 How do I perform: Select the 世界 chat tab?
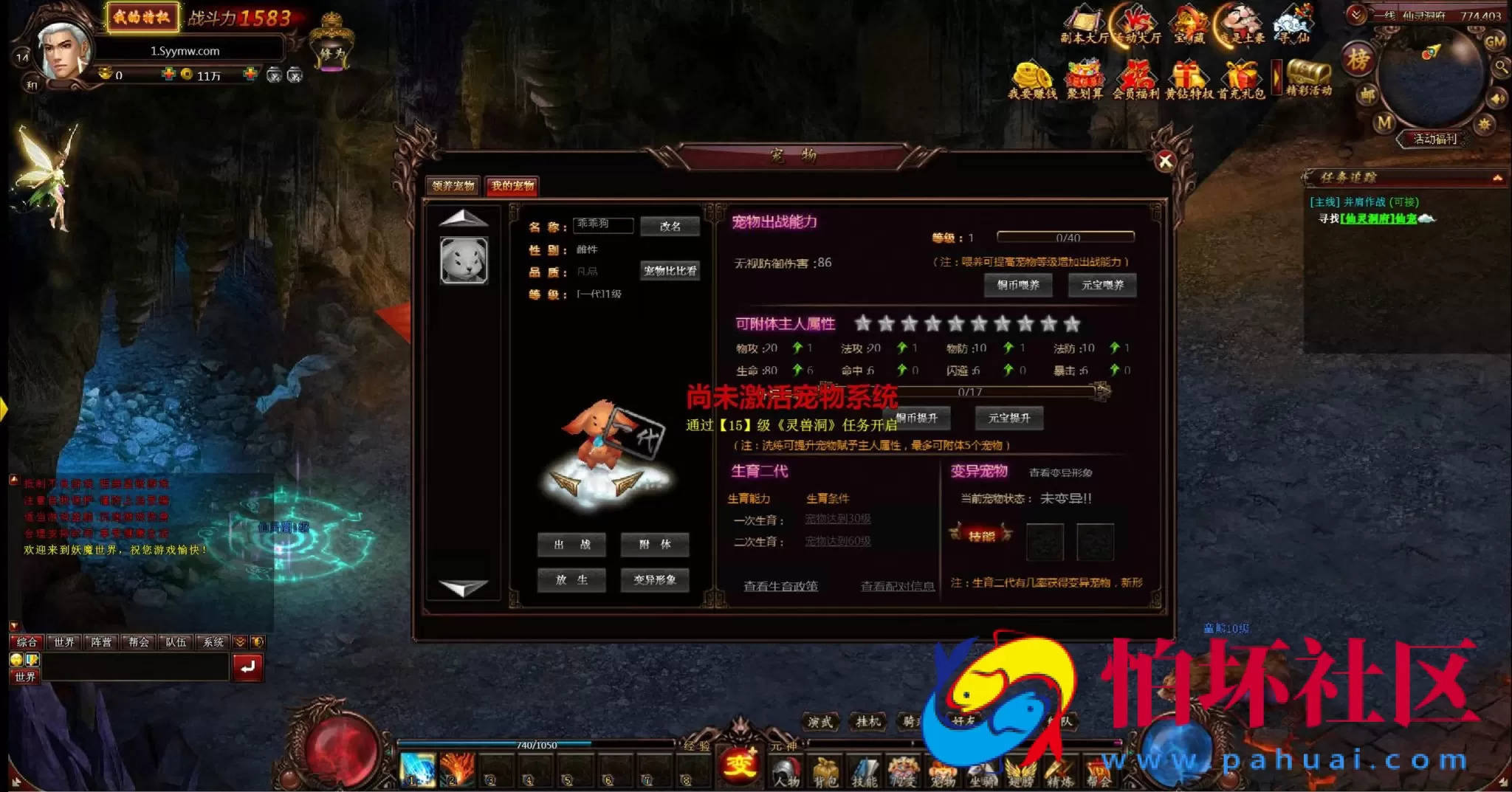pyautogui.click(x=63, y=641)
